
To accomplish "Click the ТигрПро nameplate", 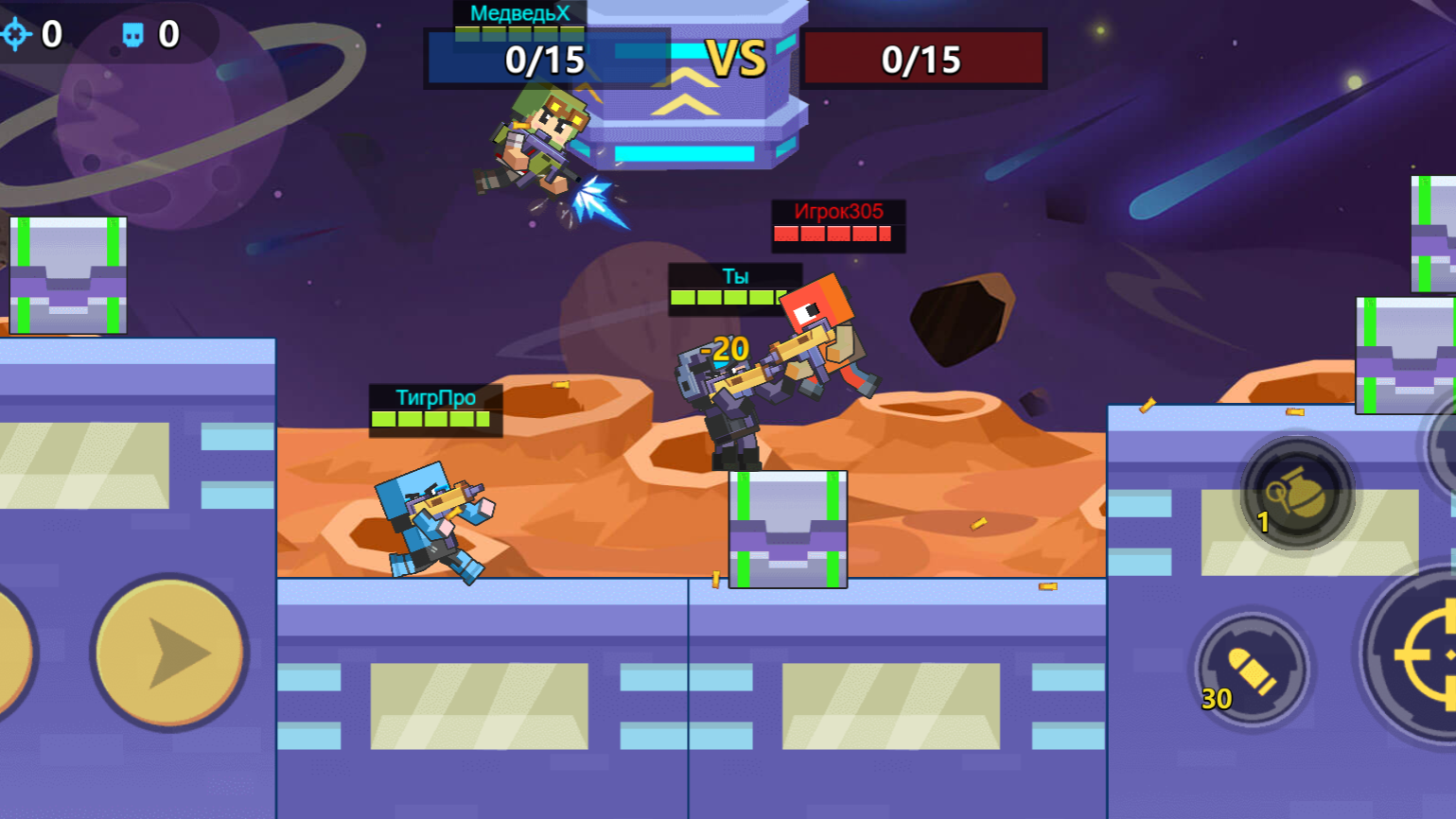I will (436, 399).
